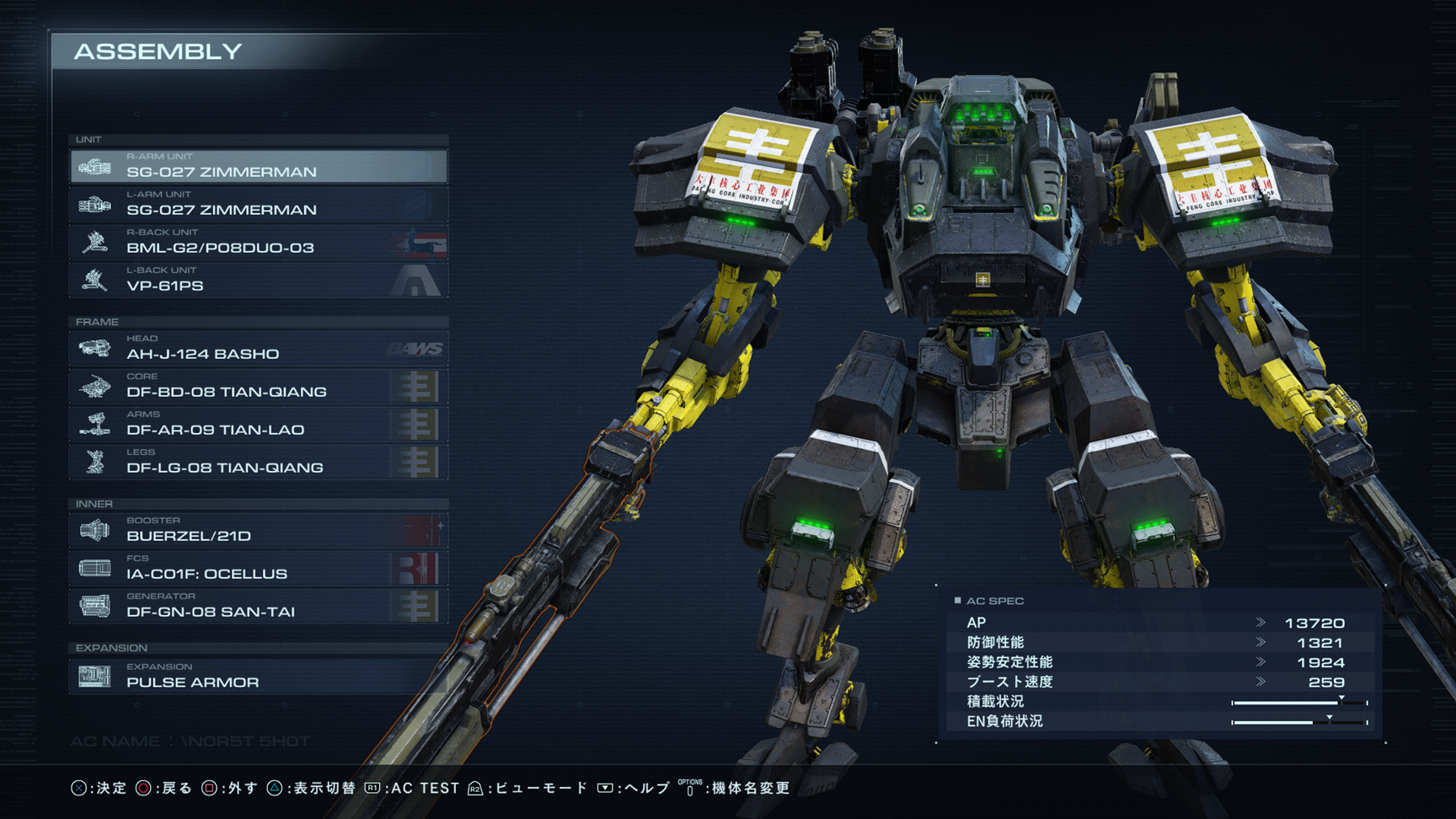Select the BOOSTER BUERZEL/21D slot
The height and width of the screenshot is (819, 1456).
[x=258, y=530]
